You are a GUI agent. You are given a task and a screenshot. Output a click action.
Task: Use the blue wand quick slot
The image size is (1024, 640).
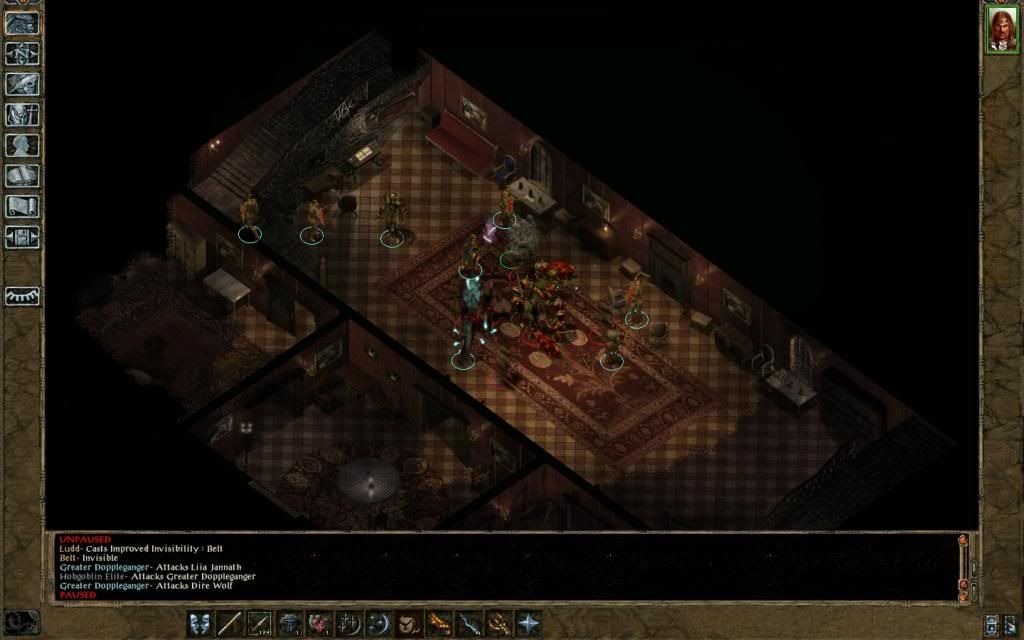[469, 623]
